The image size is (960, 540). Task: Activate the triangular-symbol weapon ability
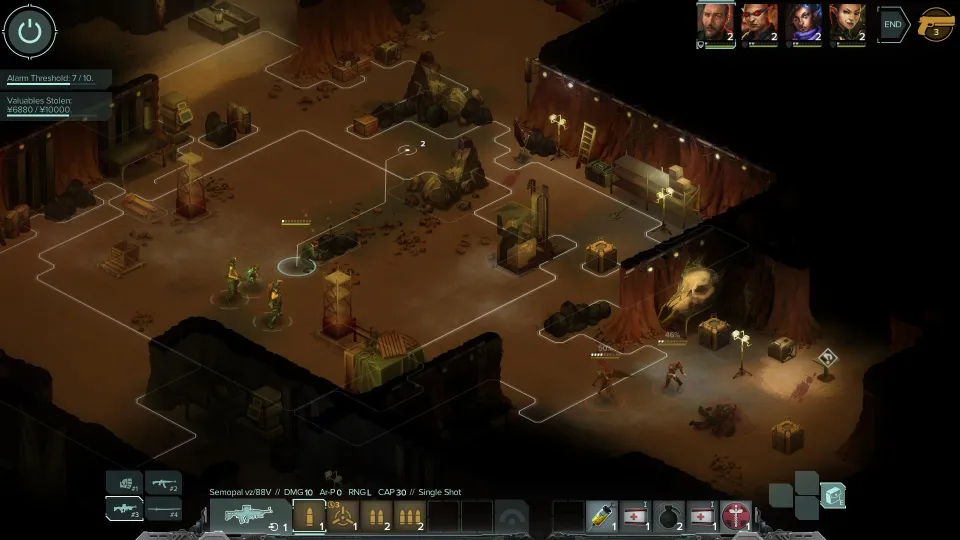click(344, 516)
